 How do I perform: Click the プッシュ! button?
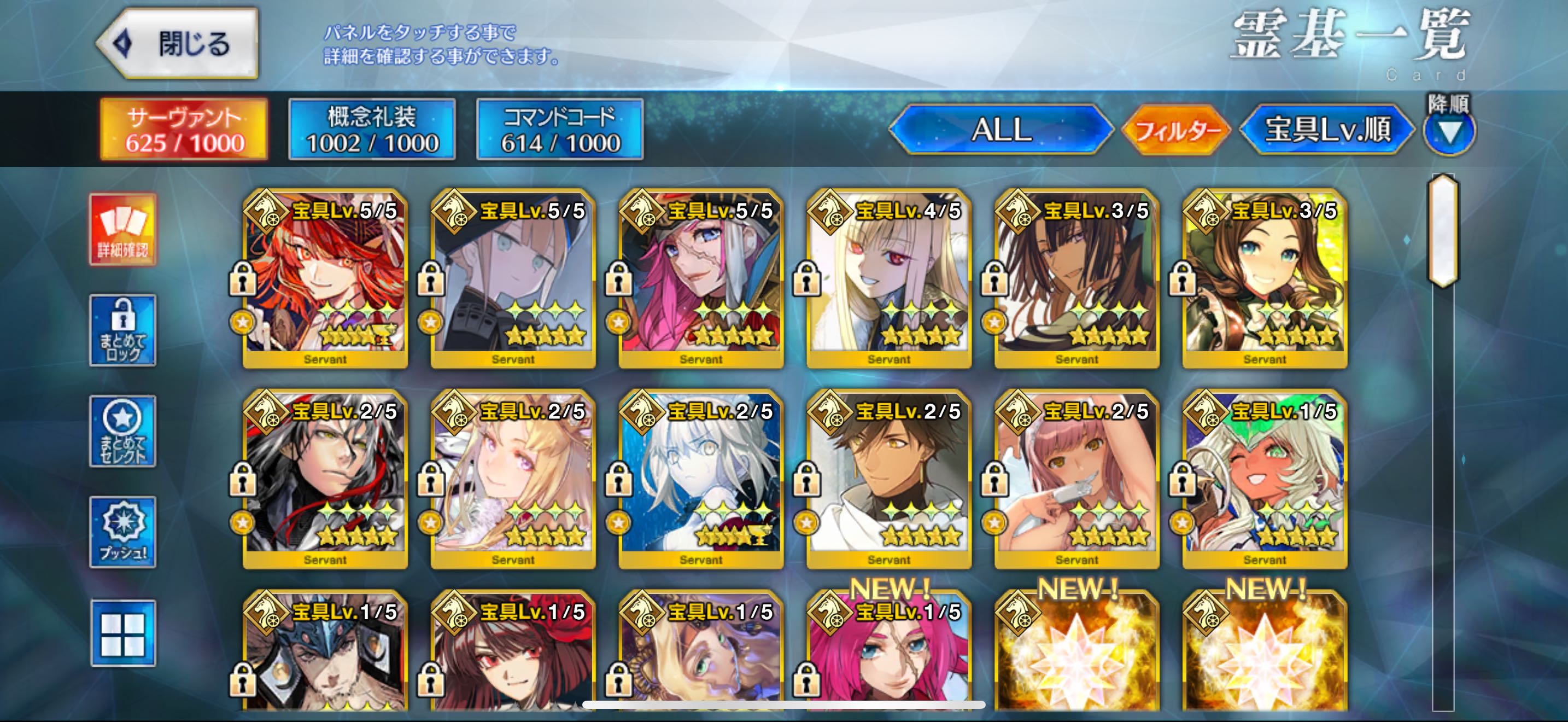[x=123, y=532]
